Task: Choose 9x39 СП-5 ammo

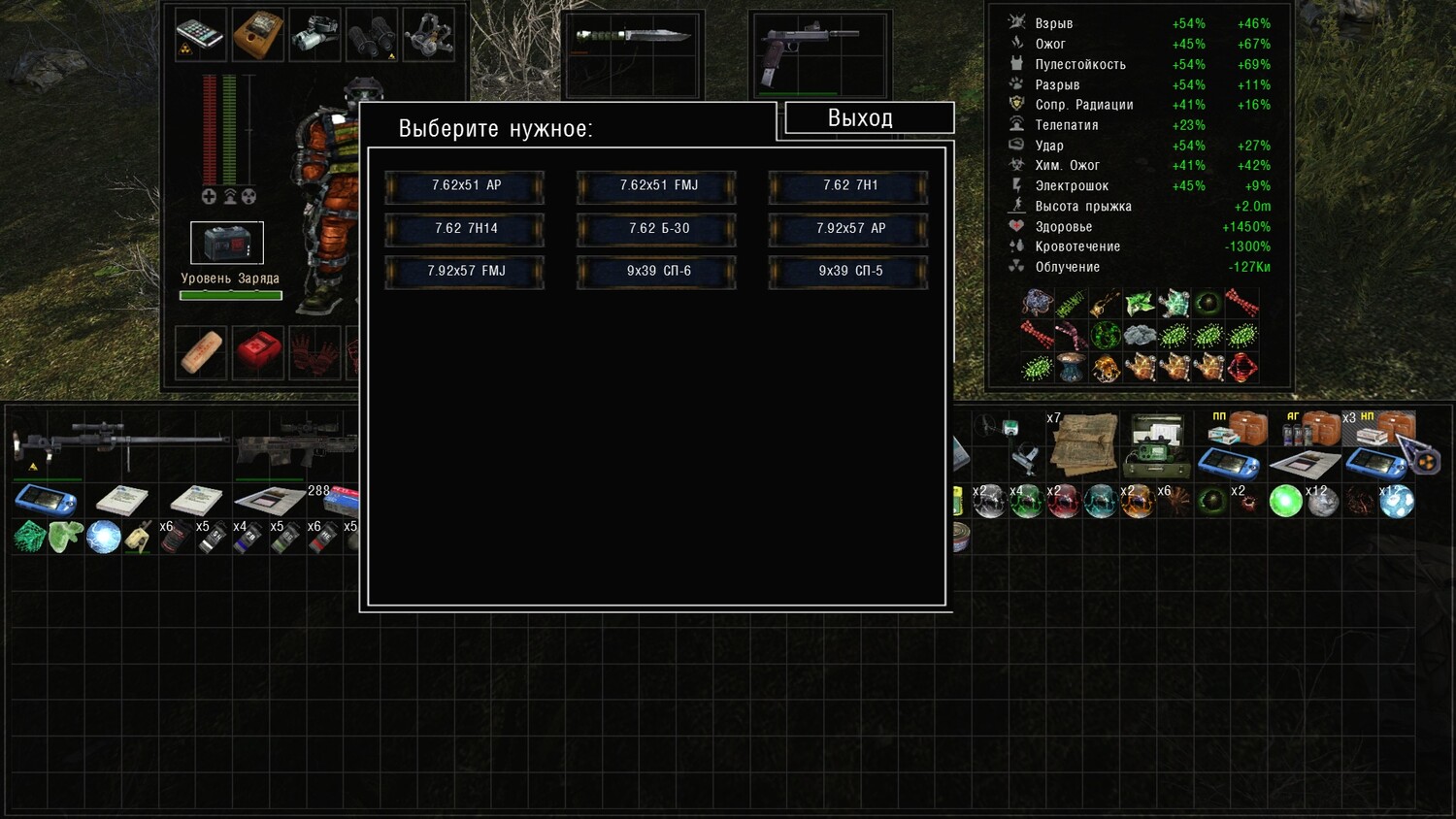Action: pos(848,272)
